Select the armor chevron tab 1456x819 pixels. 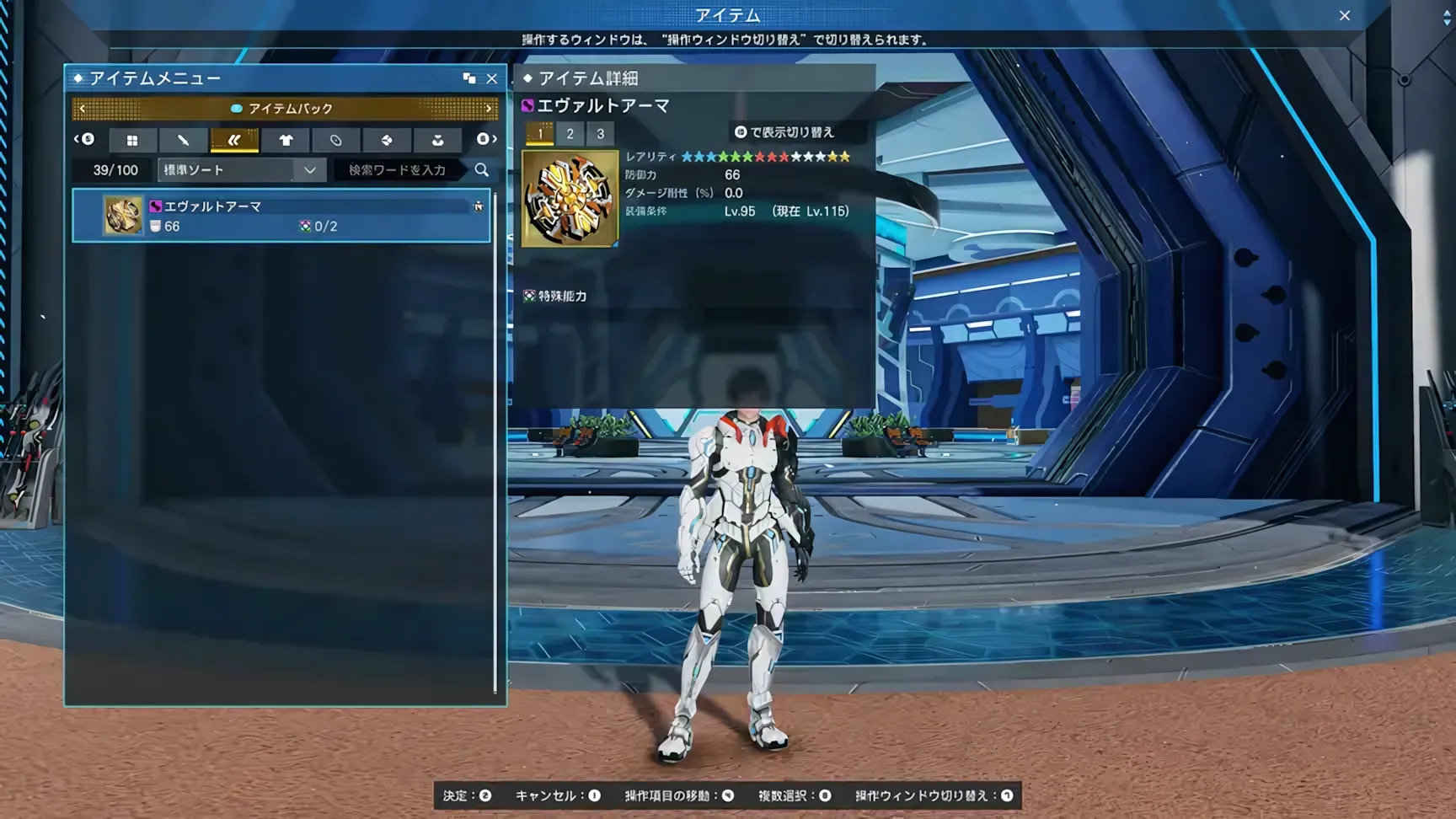click(x=234, y=140)
